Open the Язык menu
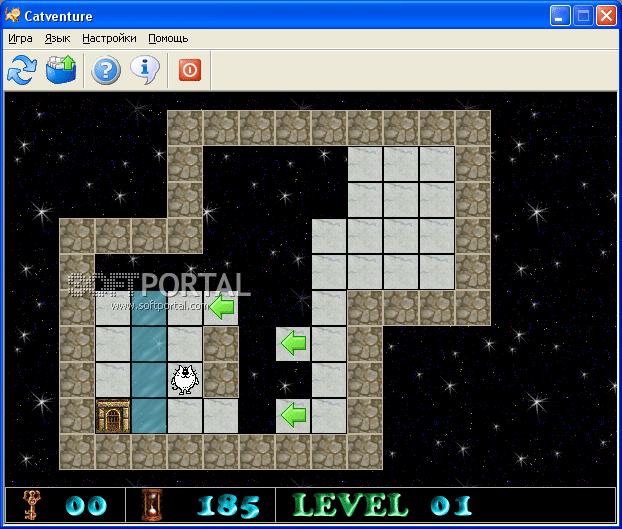622x529 pixels. [x=57, y=38]
